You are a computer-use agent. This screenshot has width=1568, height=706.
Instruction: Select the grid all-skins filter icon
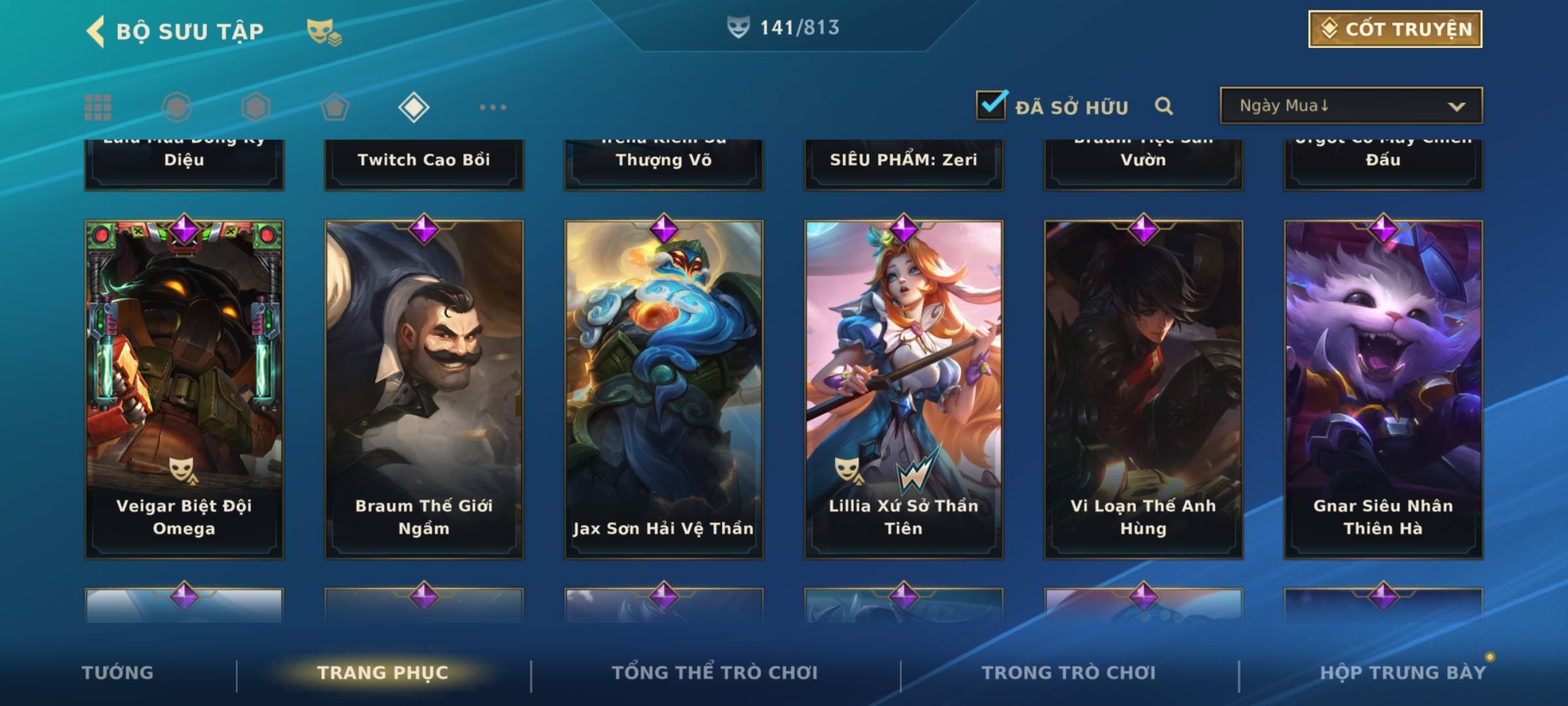(98, 107)
